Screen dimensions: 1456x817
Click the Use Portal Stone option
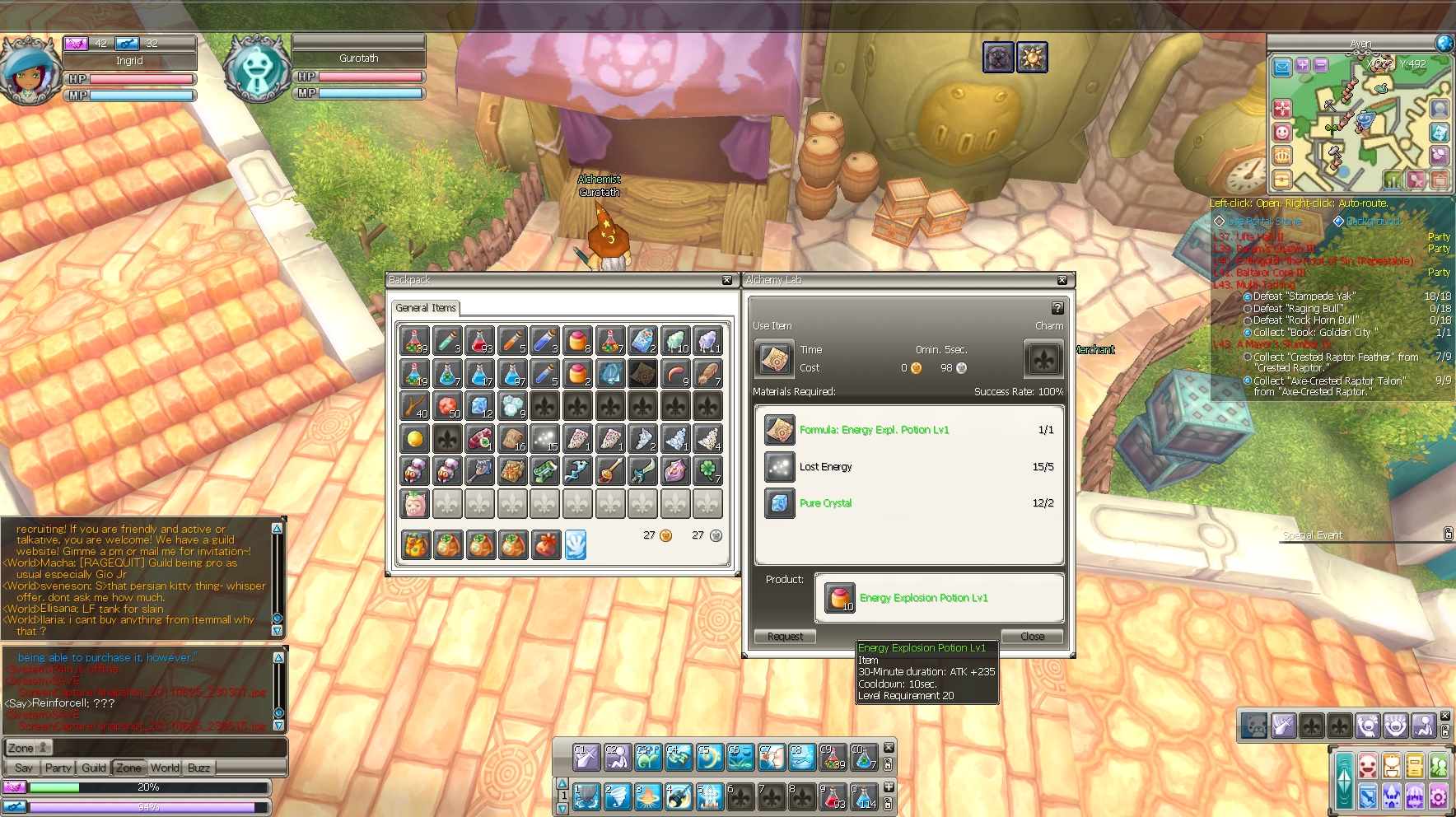(x=1264, y=222)
